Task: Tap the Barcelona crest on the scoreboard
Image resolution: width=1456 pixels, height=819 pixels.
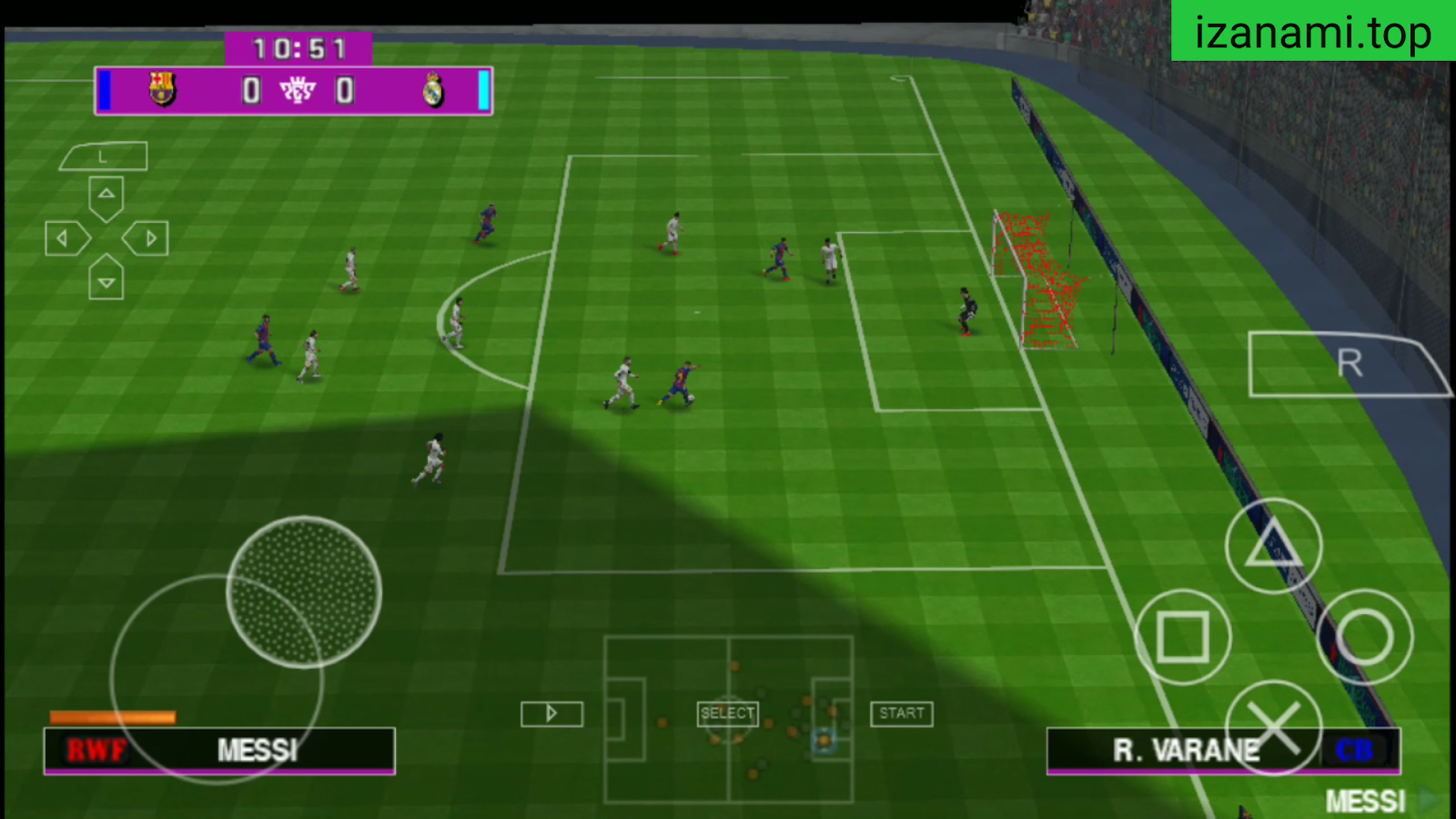Action: 160,88
